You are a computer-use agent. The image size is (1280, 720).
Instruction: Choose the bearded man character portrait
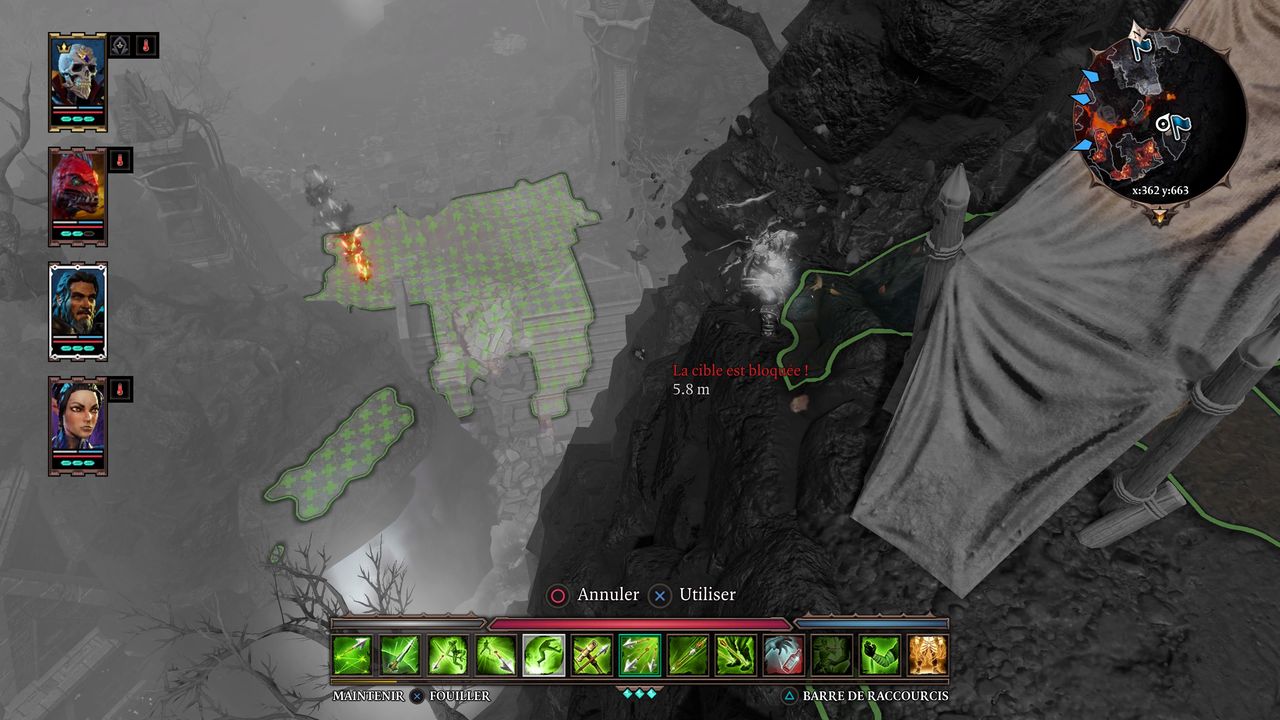pos(78,310)
